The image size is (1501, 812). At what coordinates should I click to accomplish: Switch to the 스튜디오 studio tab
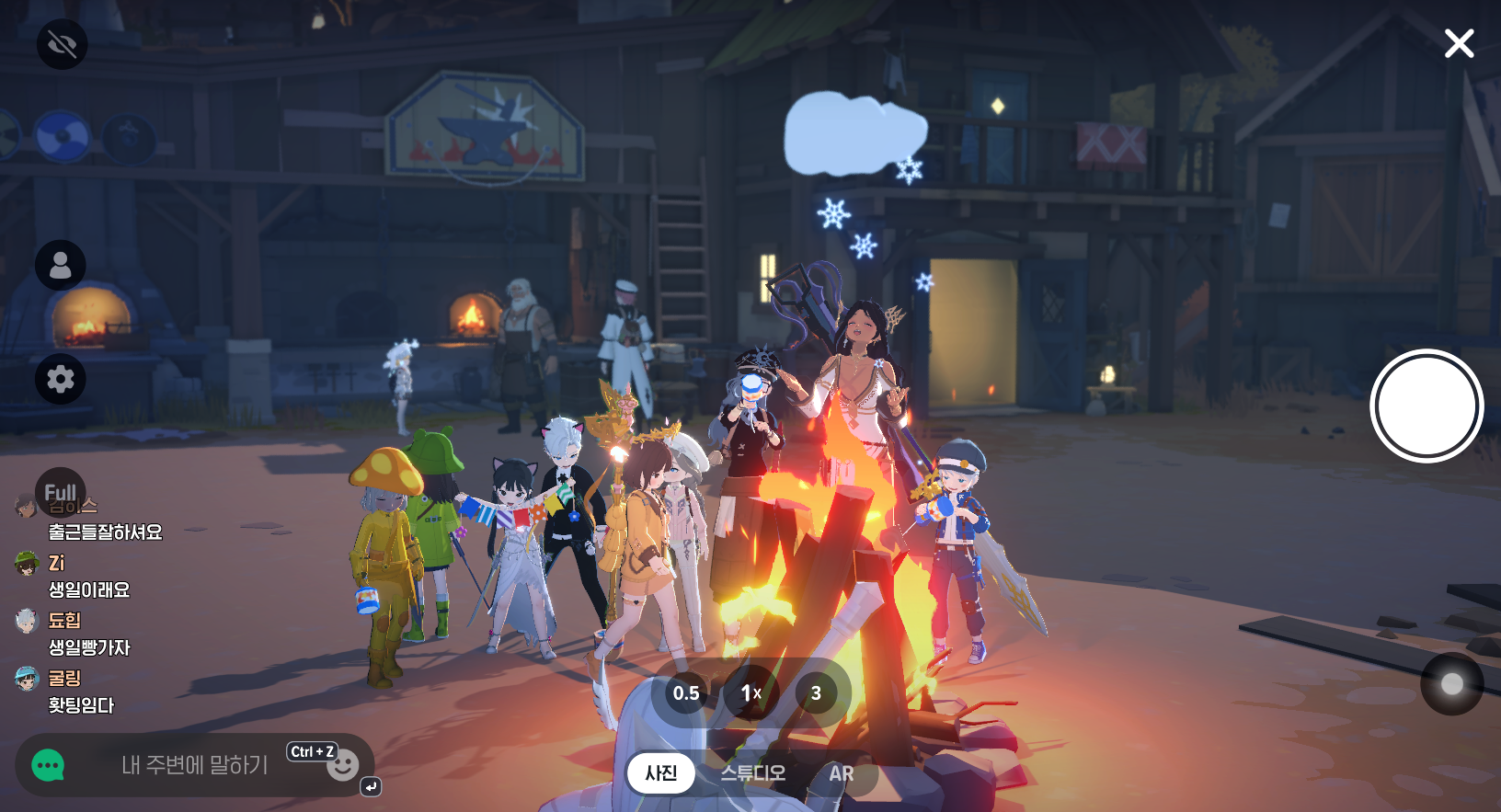click(x=752, y=772)
